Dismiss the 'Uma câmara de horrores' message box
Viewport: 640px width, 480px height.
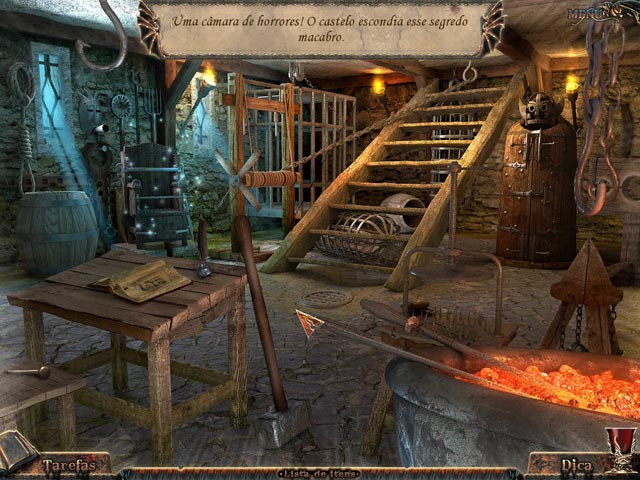pyautogui.click(x=318, y=28)
